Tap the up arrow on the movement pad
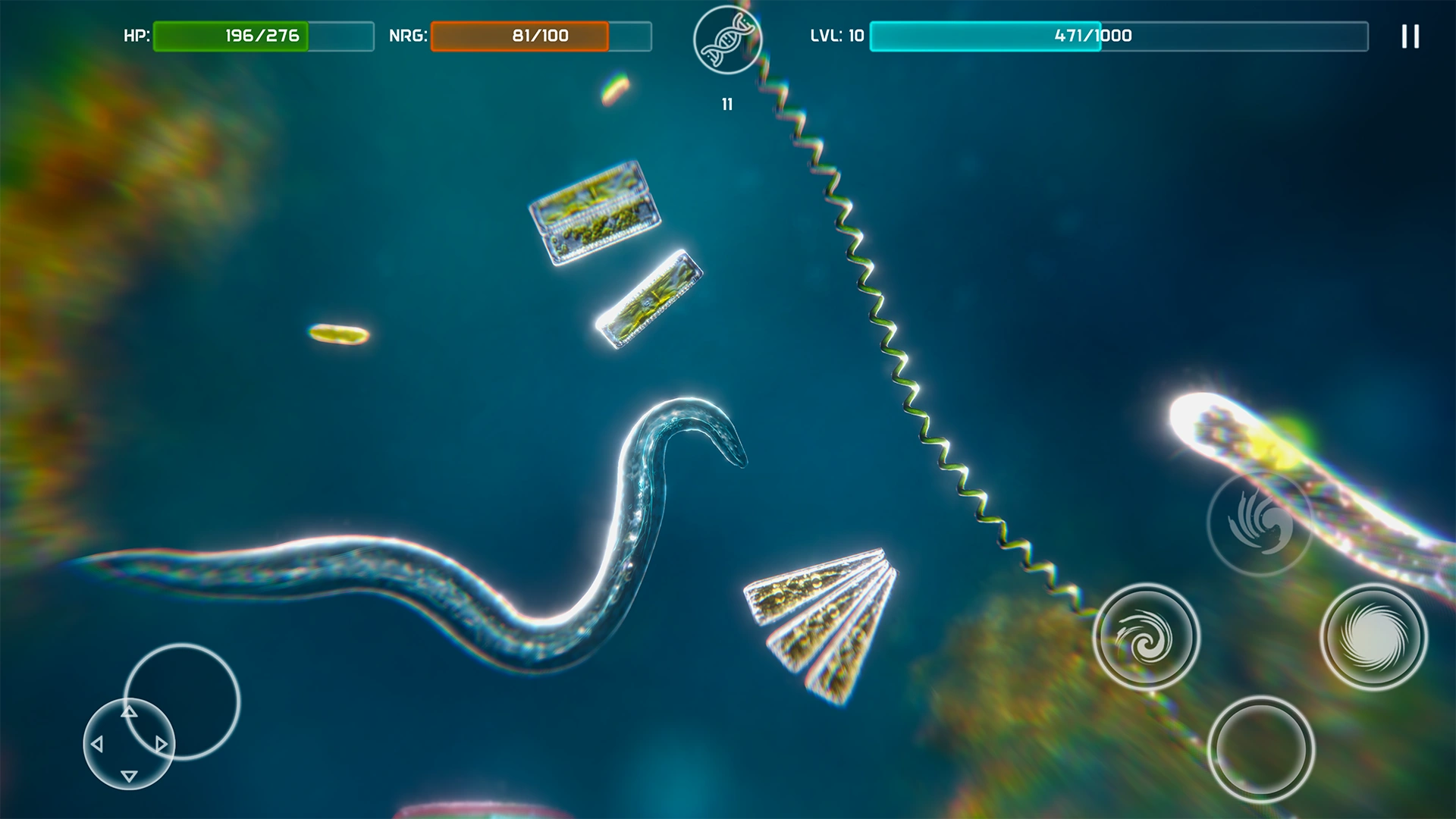This screenshot has width=1456, height=819. pyautogui.click(x=127, y=714)
